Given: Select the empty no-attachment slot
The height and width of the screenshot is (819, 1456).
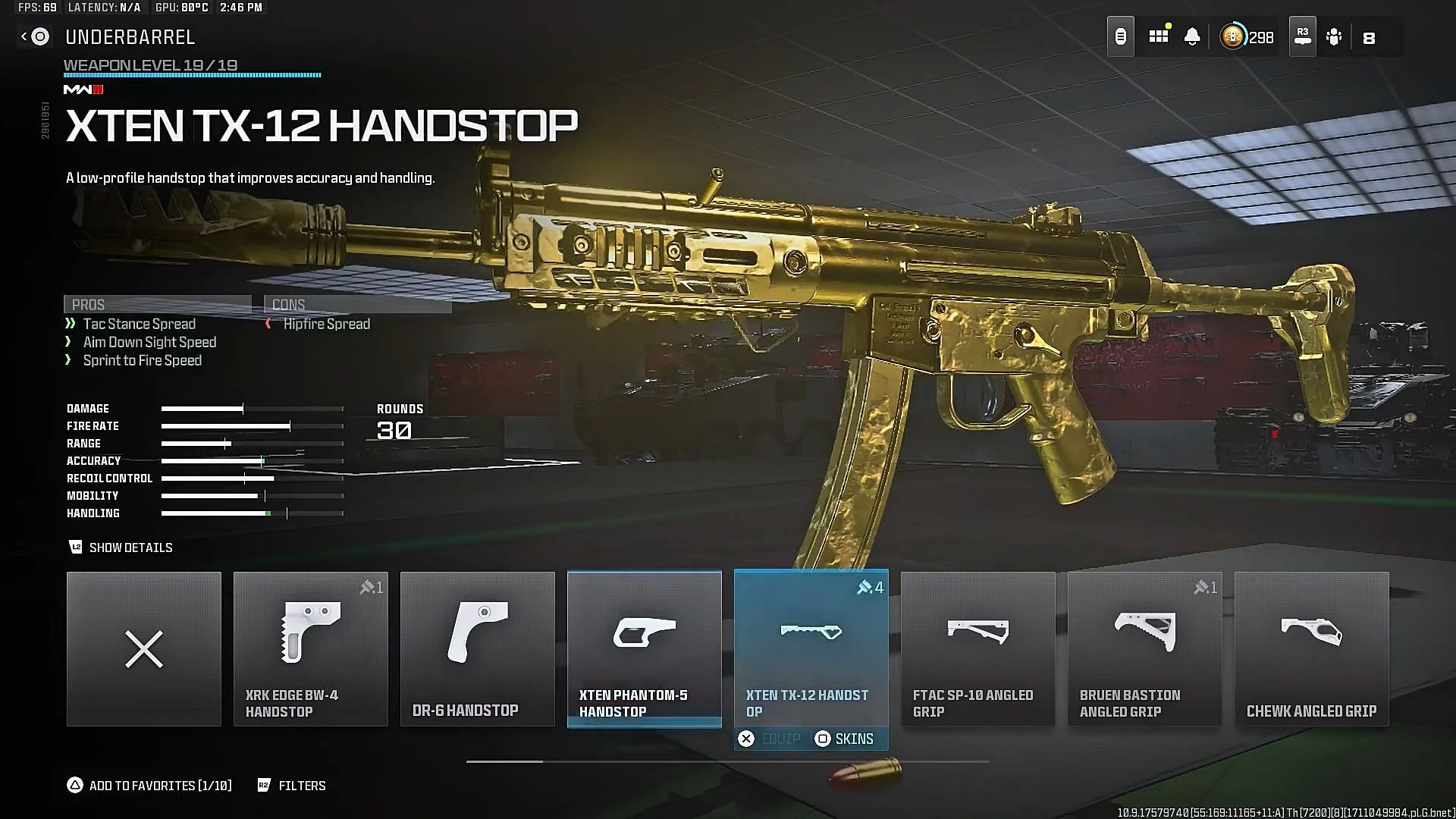Looking at the screenshot, I should [144, 649].
